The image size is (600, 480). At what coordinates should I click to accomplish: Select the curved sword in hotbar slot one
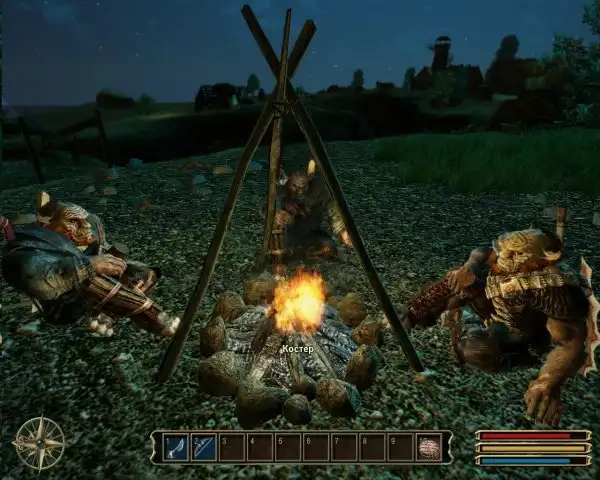coord(176,447)
